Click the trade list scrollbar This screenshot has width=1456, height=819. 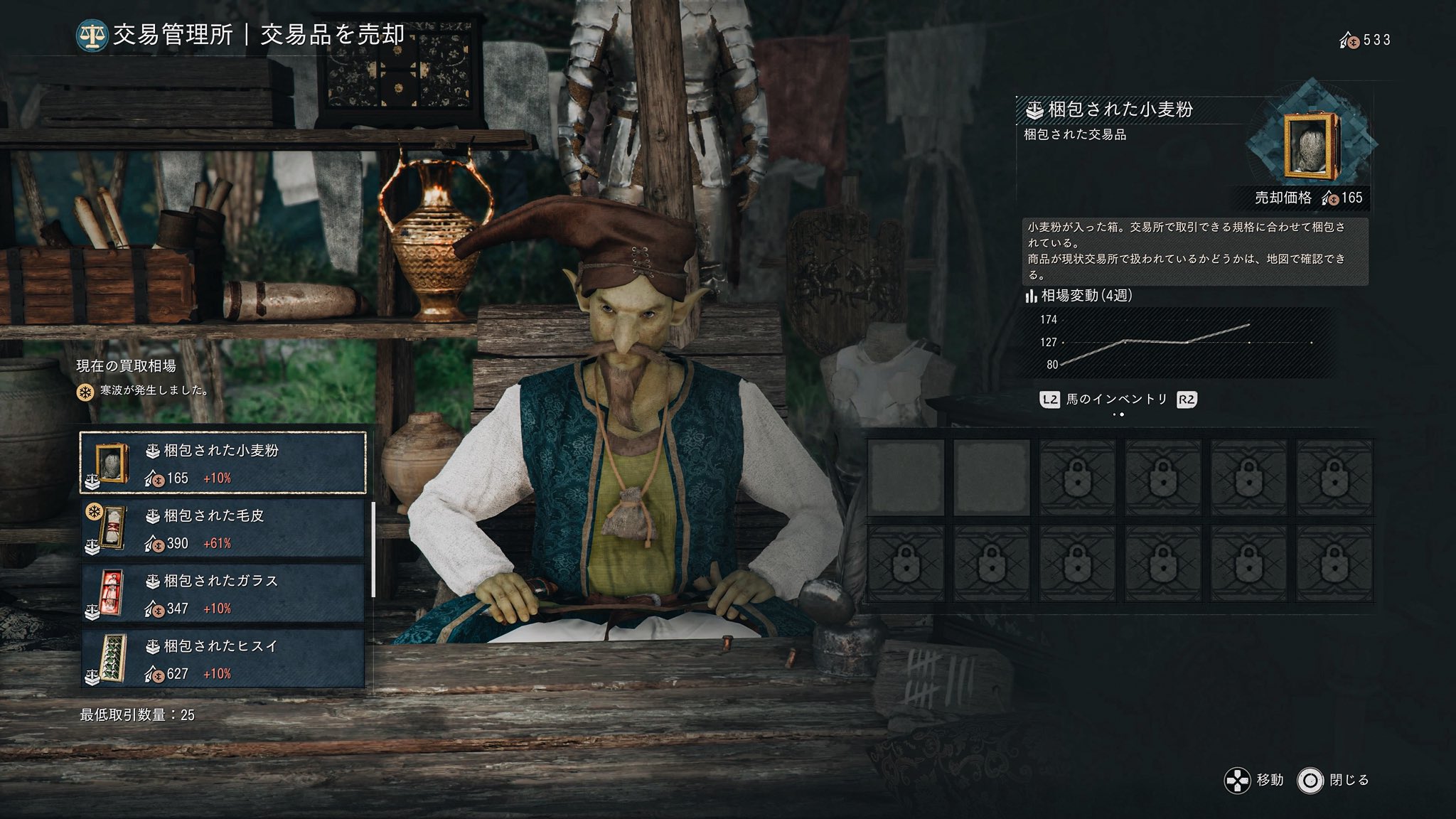[x=373, y=549]
